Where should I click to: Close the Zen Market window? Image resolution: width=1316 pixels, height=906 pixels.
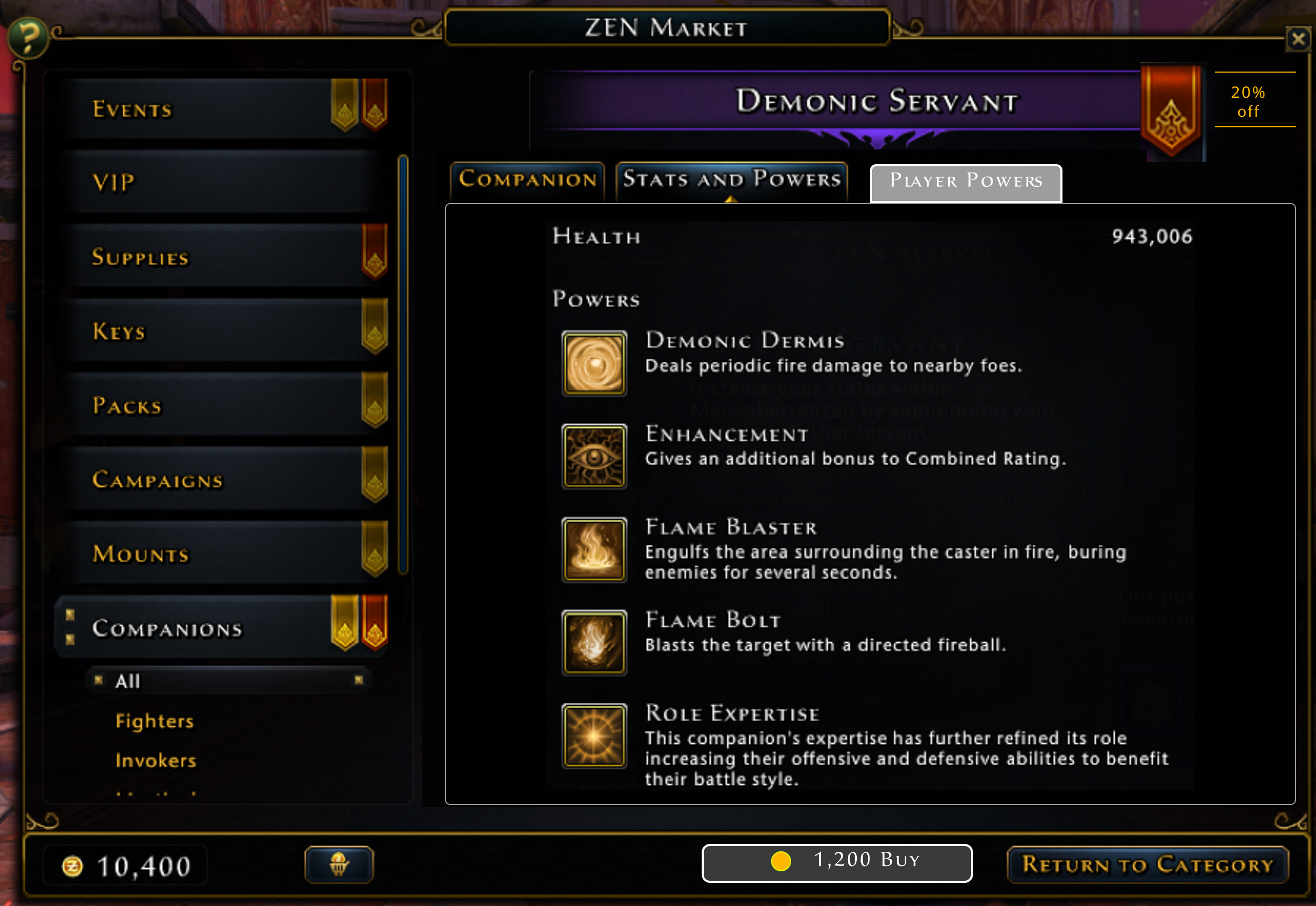point(1298,40)
